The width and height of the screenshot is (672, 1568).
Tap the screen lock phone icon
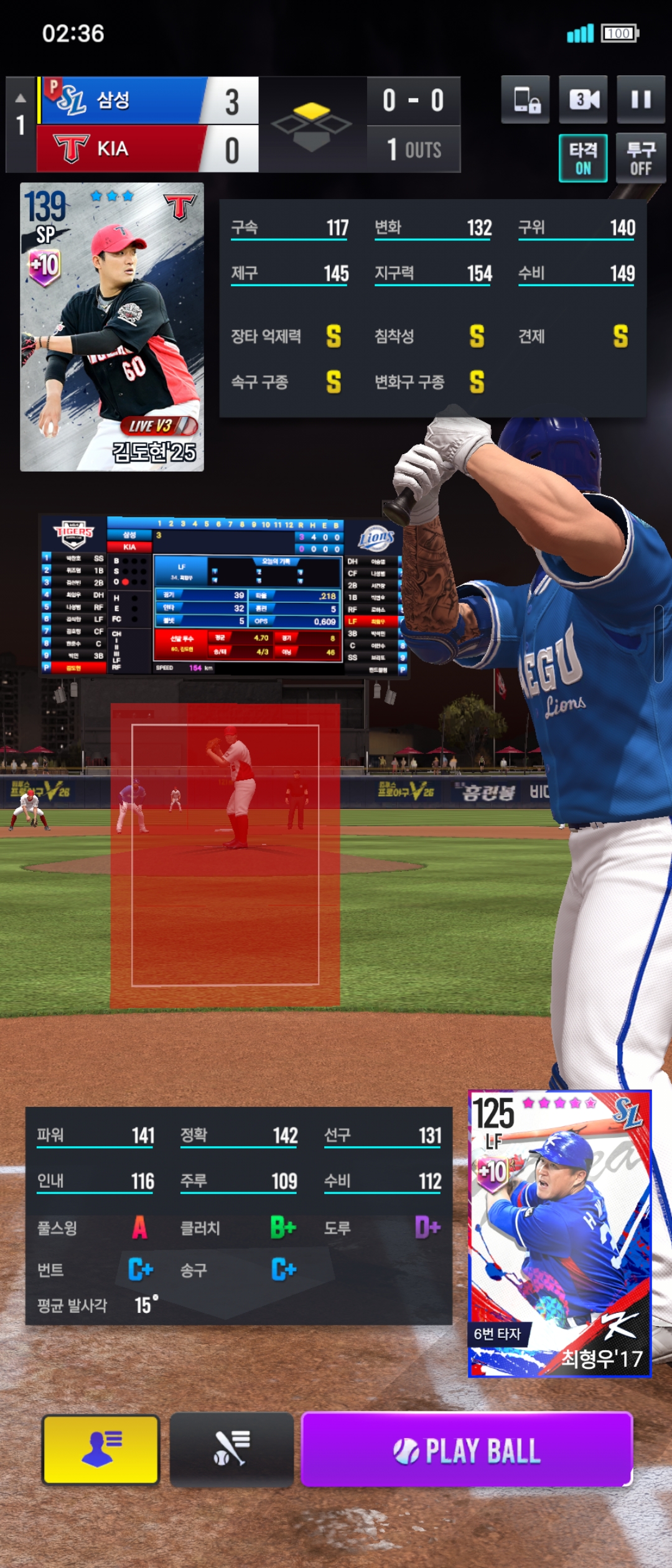point(526,100)
